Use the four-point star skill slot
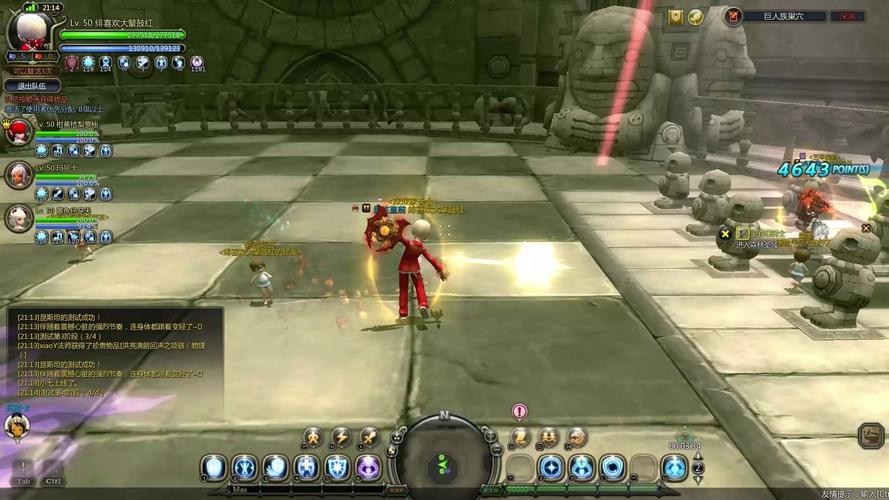This screenshot has width=889, height=500. coord(551,467)
